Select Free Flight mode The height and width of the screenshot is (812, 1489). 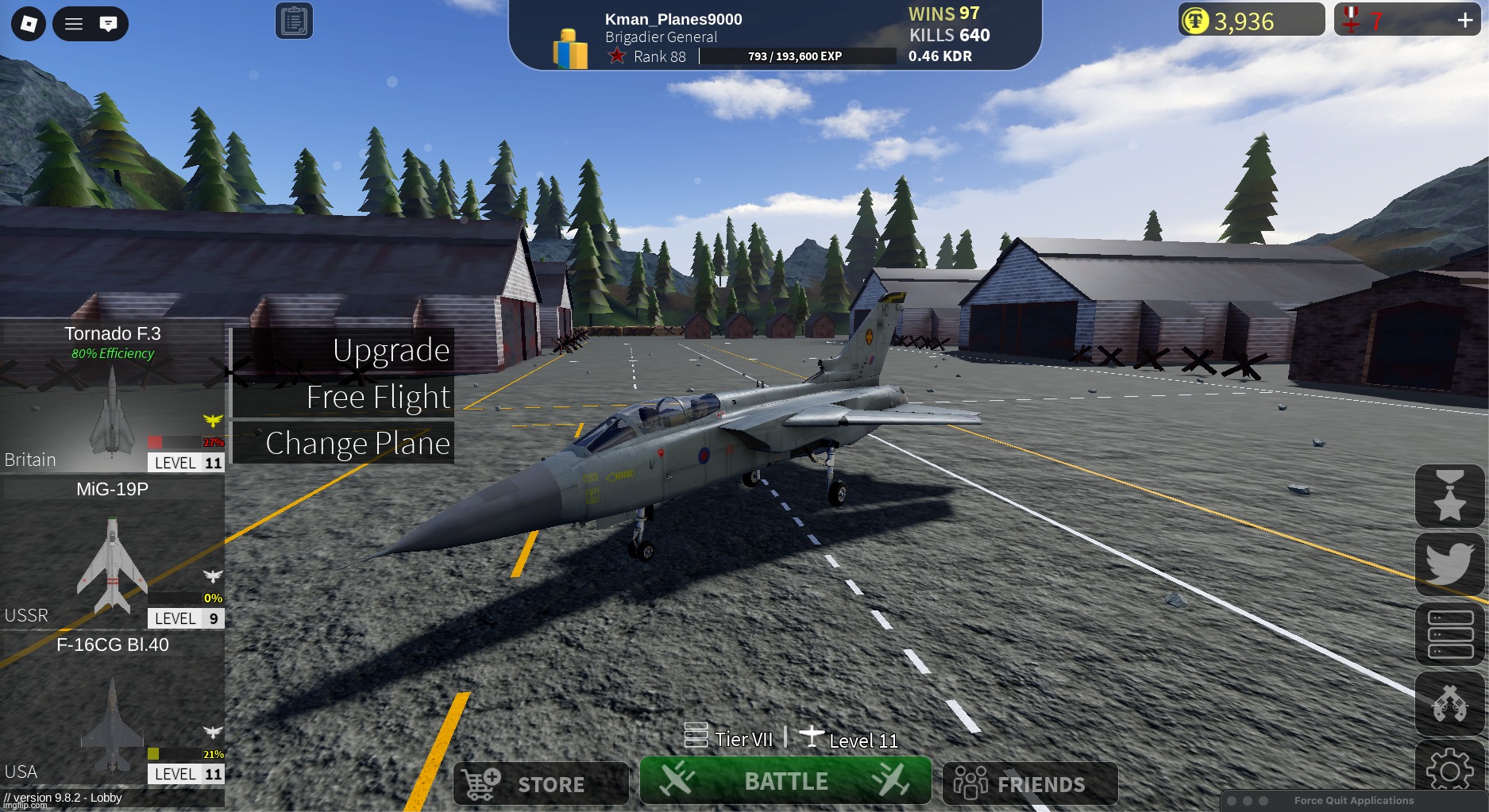pos(343,397)
